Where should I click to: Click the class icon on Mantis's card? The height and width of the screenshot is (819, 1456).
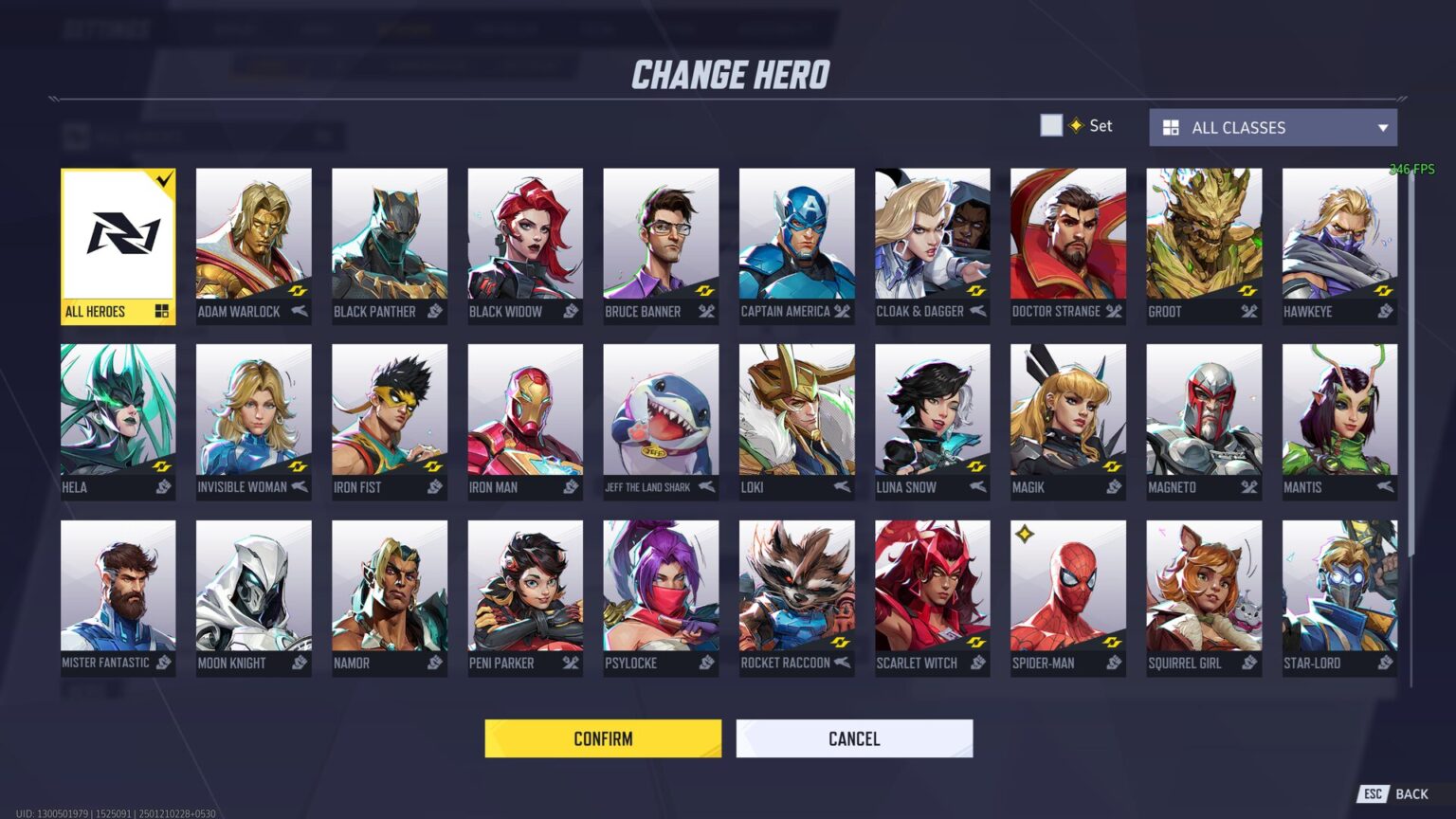click(x=1382, y=487)
